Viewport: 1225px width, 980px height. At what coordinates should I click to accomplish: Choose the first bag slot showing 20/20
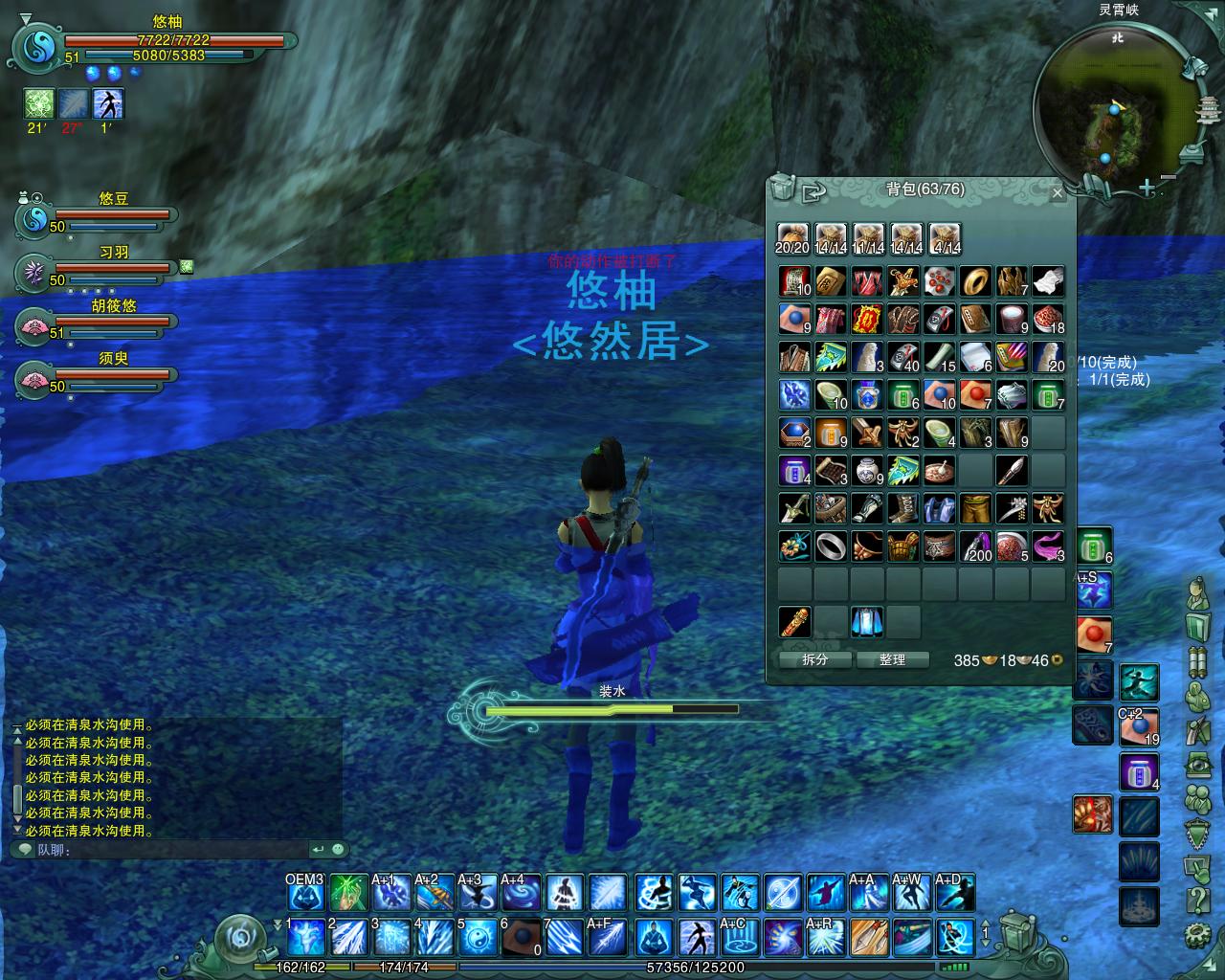[792, 238]
